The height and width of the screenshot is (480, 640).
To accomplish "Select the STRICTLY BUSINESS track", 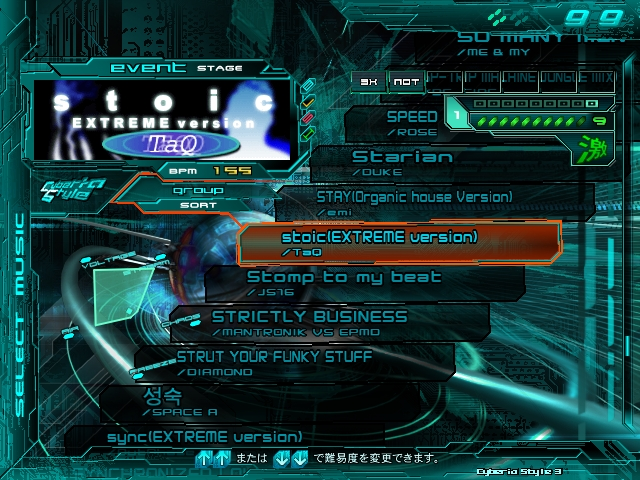I will pyautogui.click(x=310, y=321).
